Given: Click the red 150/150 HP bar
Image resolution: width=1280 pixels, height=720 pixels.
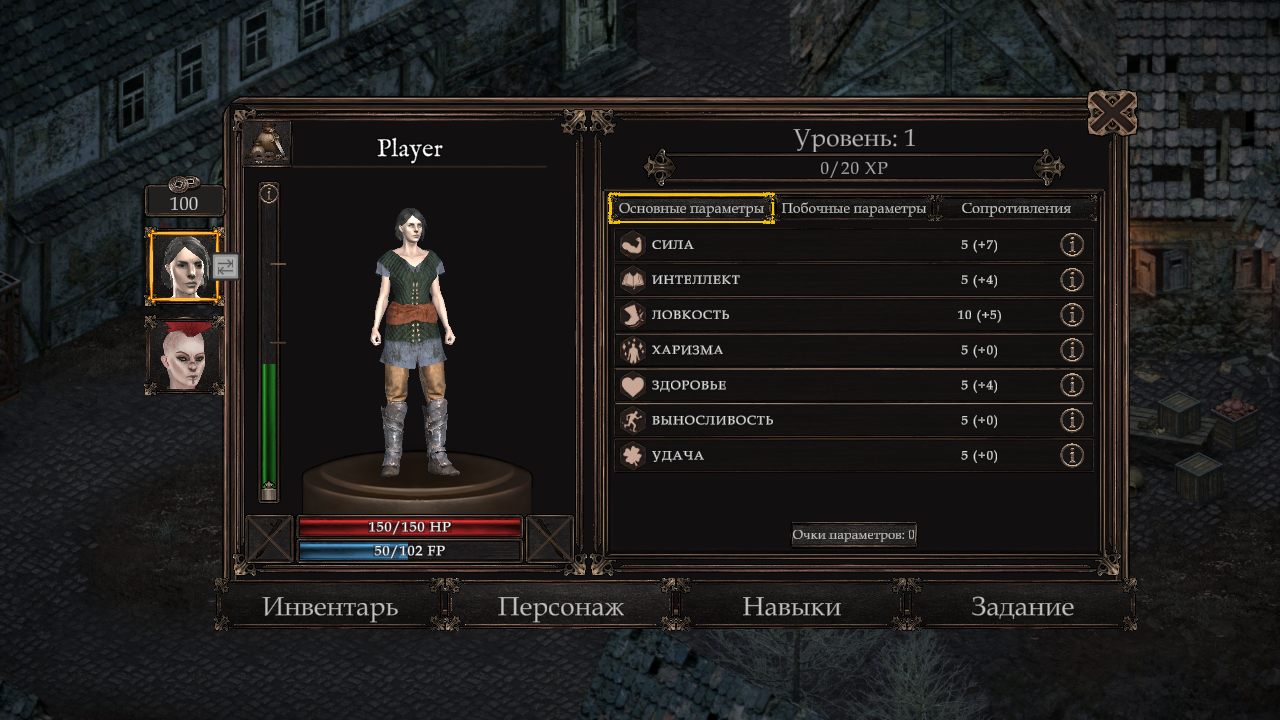Looking at the screenshot, I should coord(410,527).
